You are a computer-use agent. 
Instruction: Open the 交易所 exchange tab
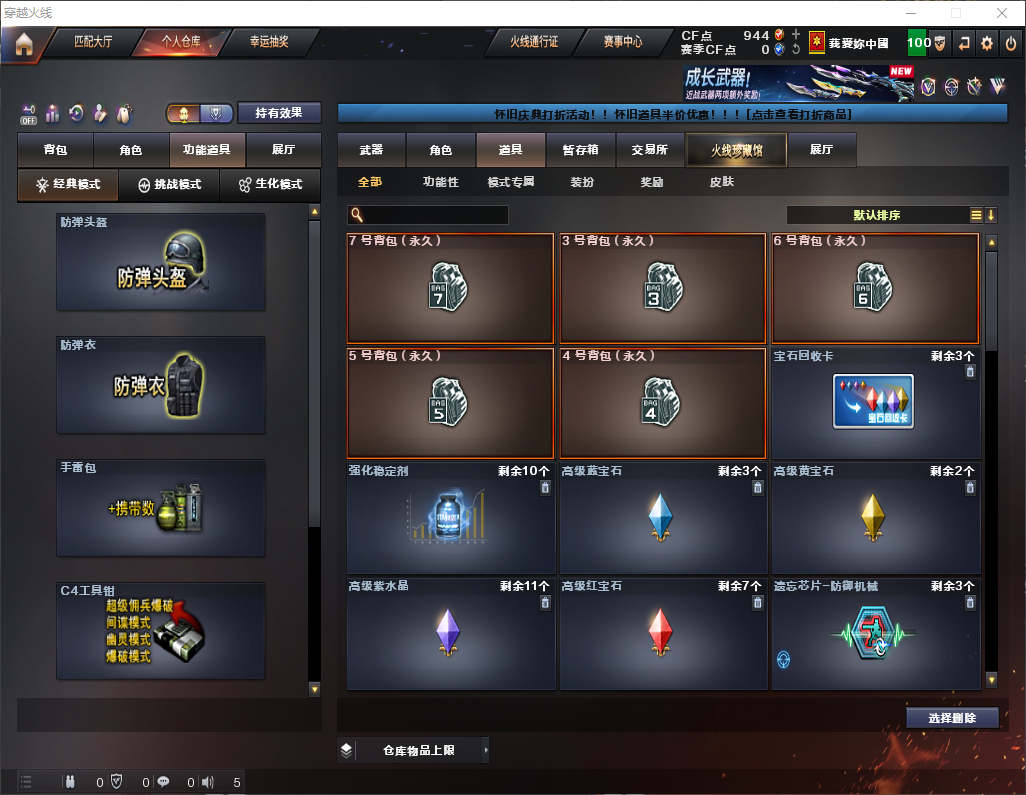click(650, 150)
